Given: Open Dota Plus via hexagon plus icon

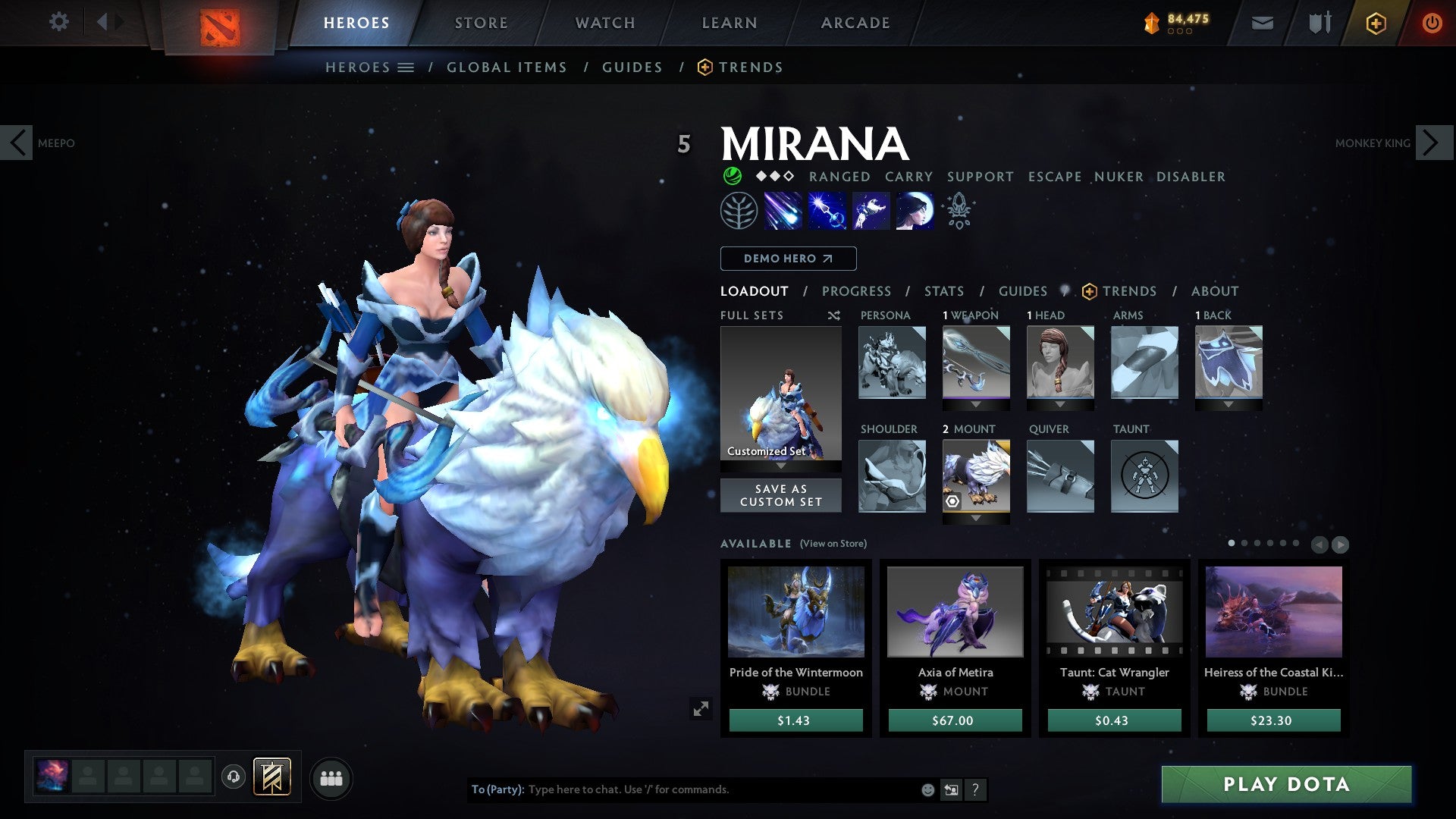Looking at the screenshot, I should 1375,23.
